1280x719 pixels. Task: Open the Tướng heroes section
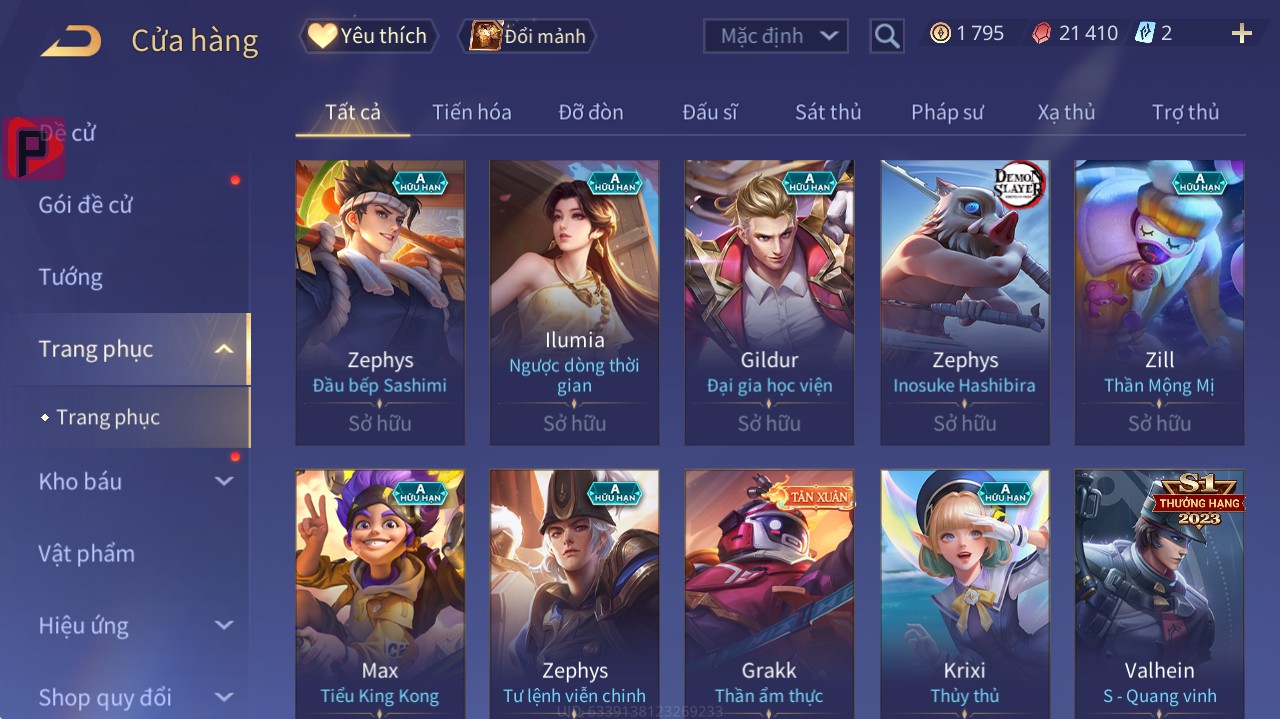click(71, 277)
